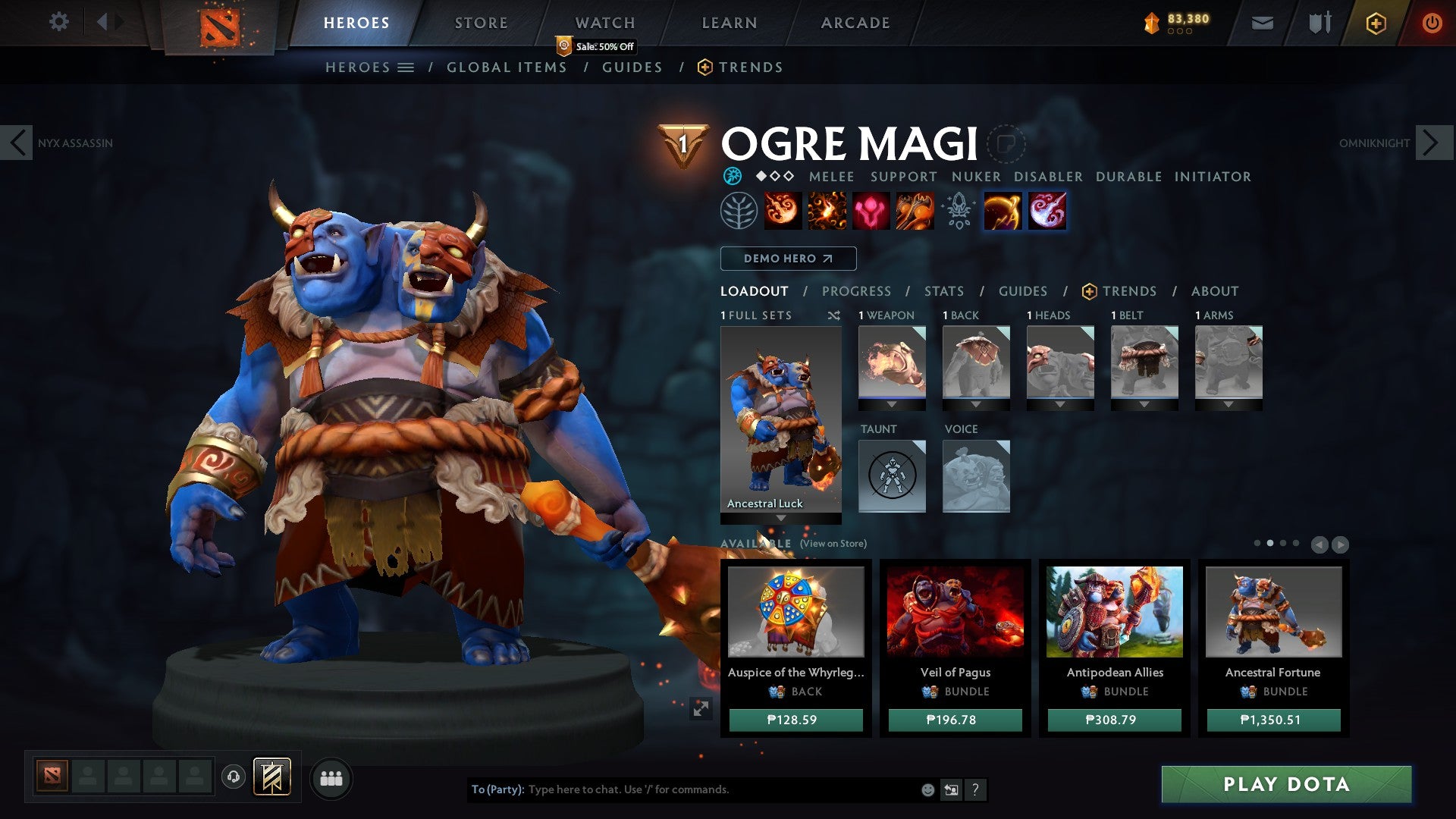This screenshot has height=819, width=1456.
Task: Open the Watch menu
Action: click(605, 23)
